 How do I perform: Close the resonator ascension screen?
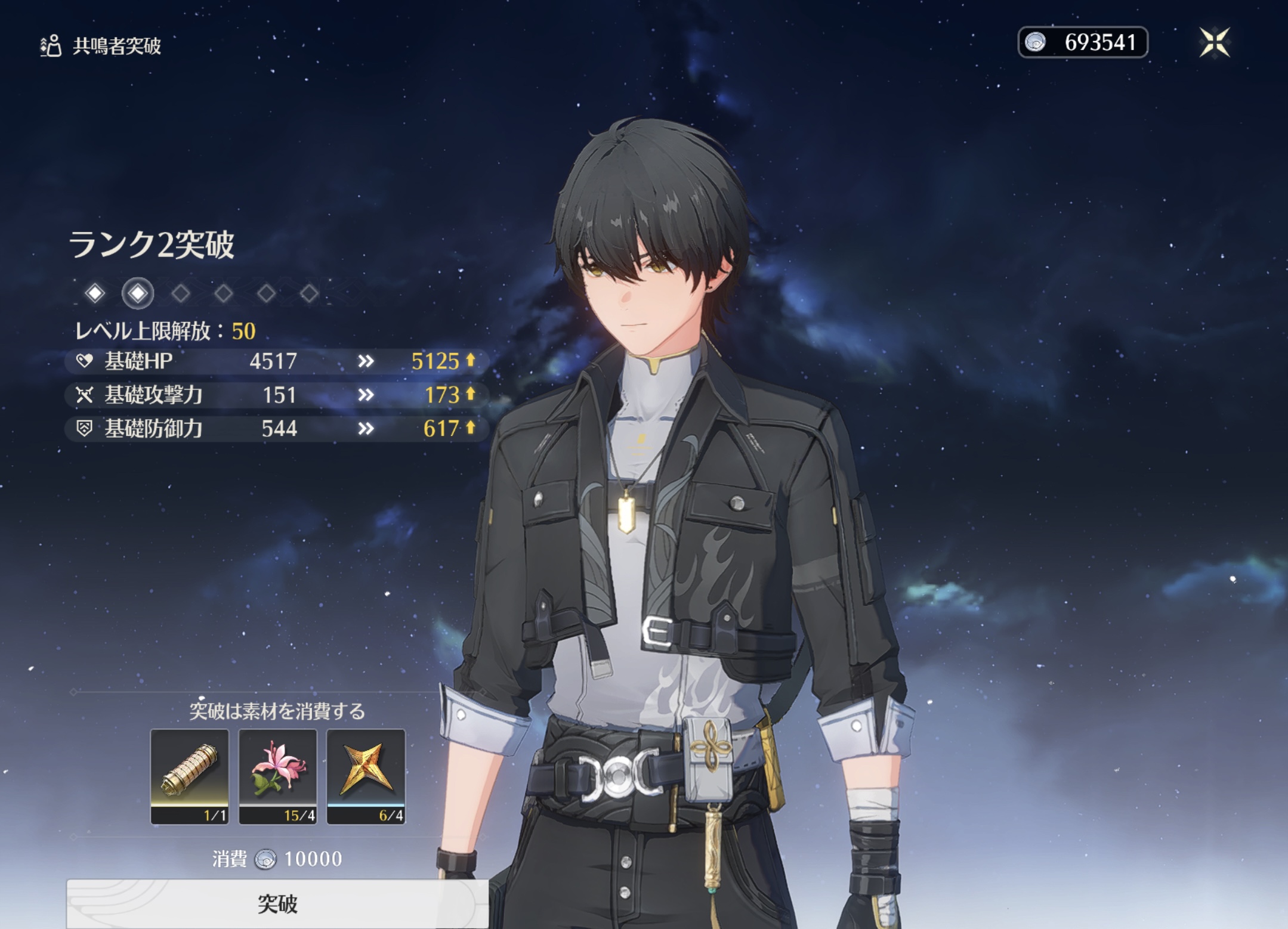pyautogui.click(x=1215, y=43)
